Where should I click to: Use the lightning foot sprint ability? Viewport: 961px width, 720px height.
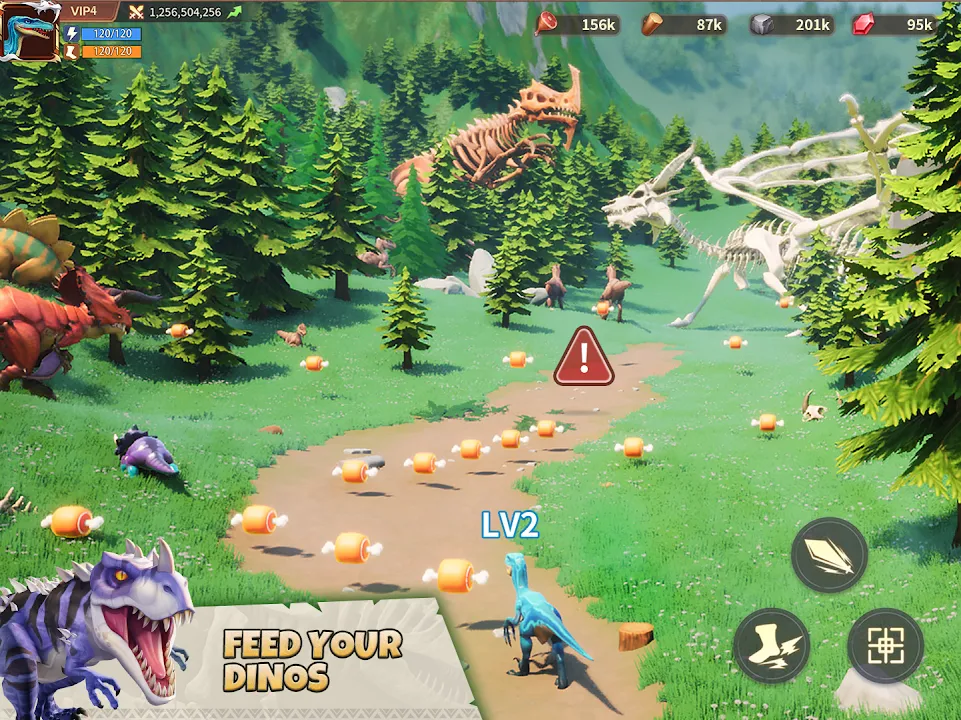click(x=771, y=646)
